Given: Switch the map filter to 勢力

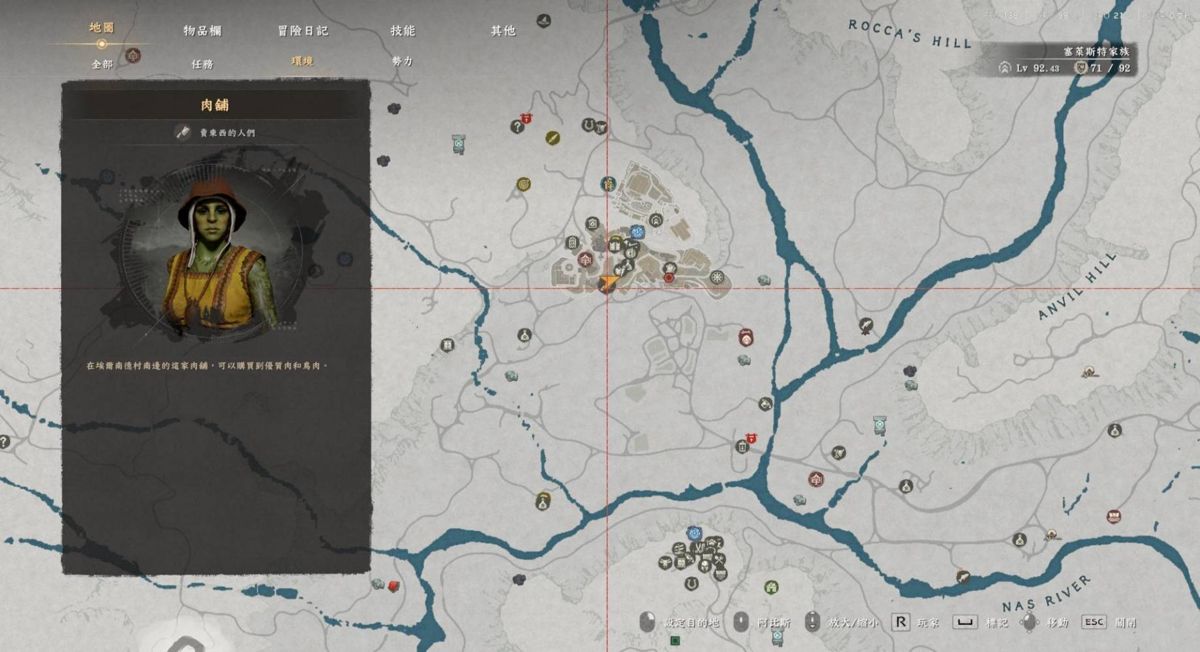Looking at the screenshot, I should click(402, 63).
